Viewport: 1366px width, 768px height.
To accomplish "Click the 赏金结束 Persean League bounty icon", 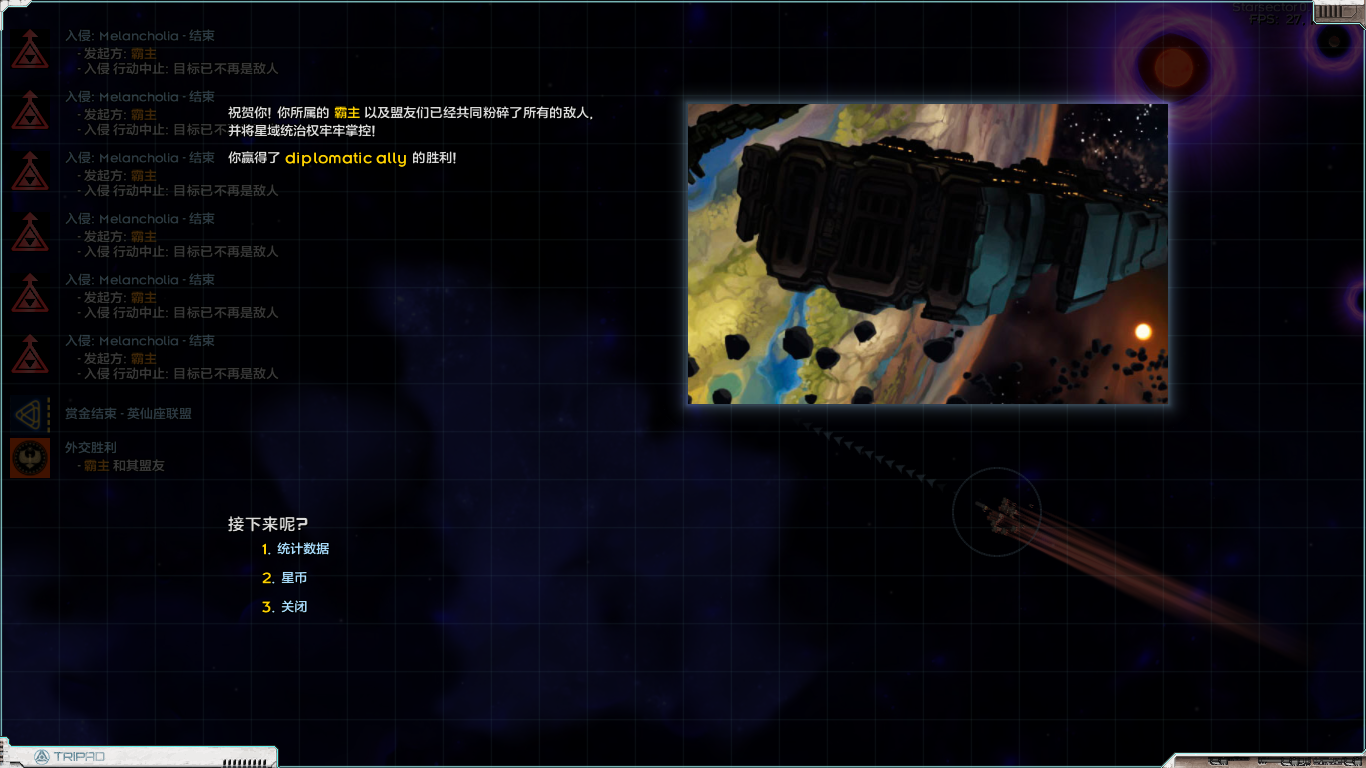I will coord(30,414).
